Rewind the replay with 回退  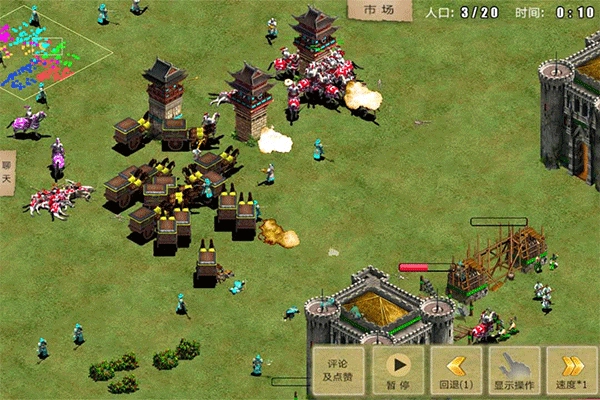click(457, 372)
